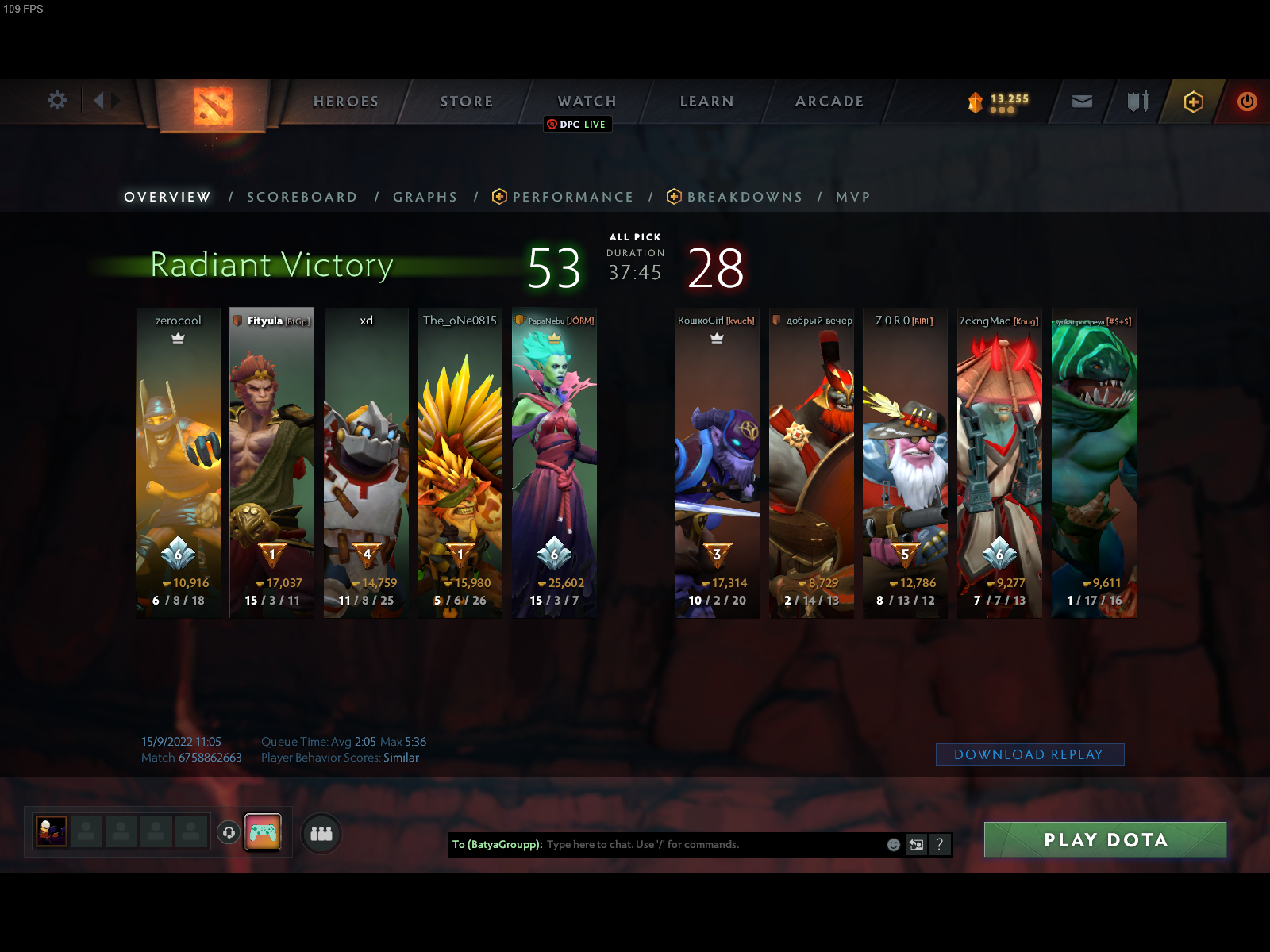Navigate back using the left arrow
This screenshot has height=952, width=1270.
(100, 102)
